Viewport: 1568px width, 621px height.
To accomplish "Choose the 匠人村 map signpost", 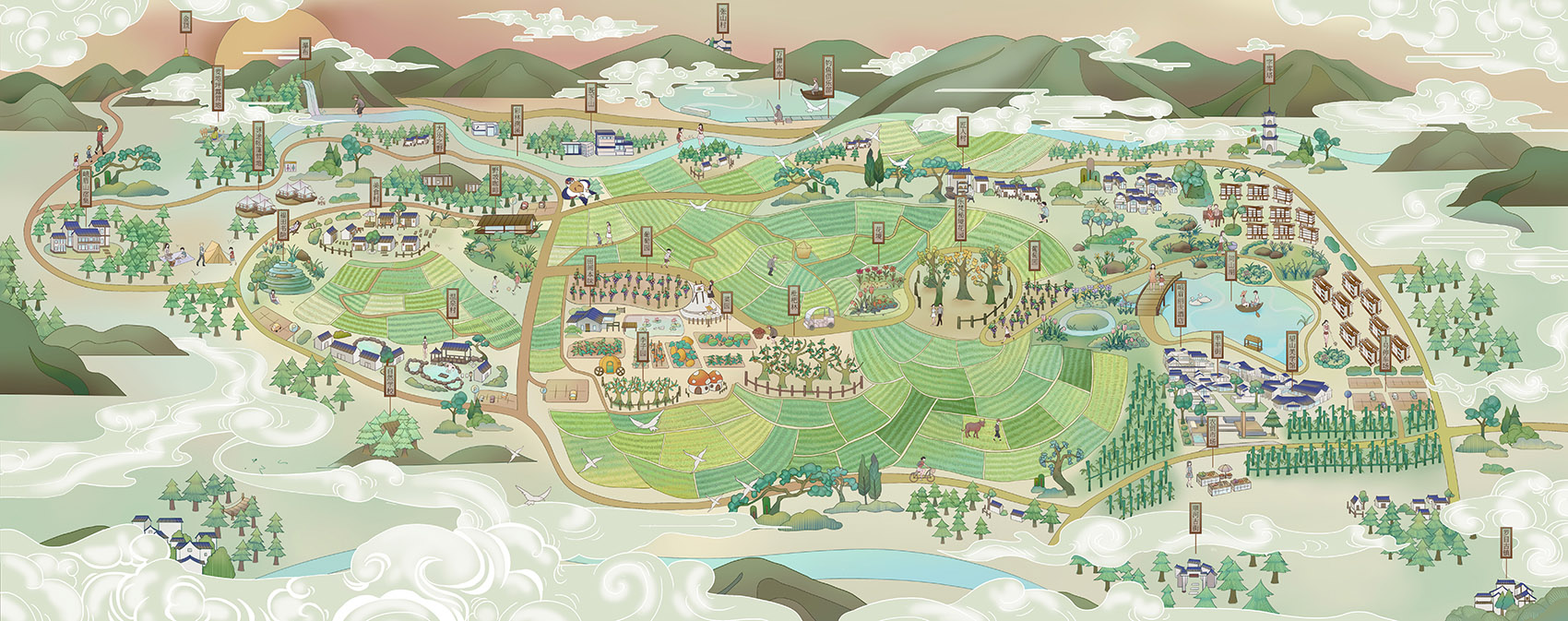I will [x=962, y=130].
